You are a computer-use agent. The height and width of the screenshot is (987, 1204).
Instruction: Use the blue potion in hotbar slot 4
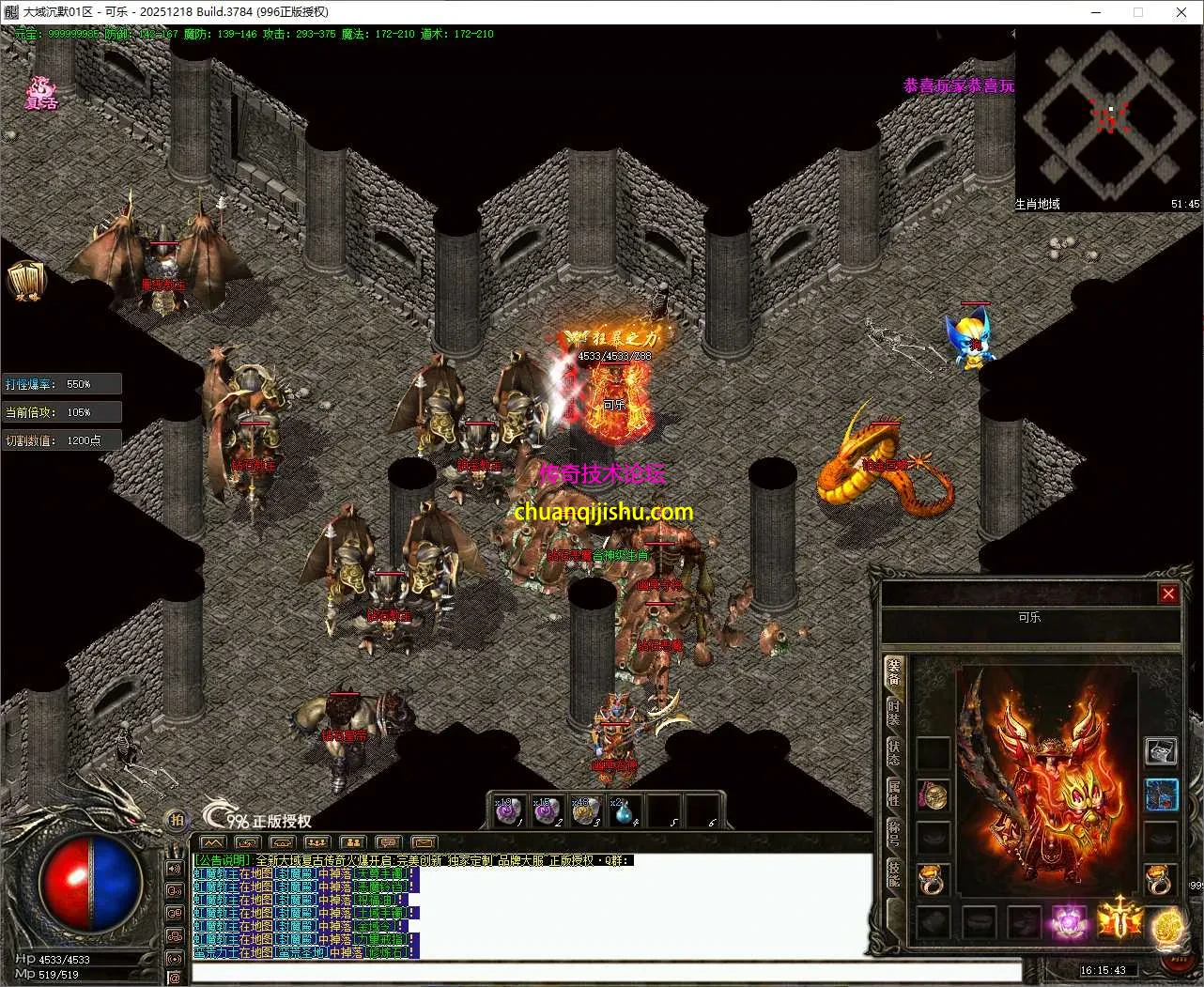click(623, 810)
